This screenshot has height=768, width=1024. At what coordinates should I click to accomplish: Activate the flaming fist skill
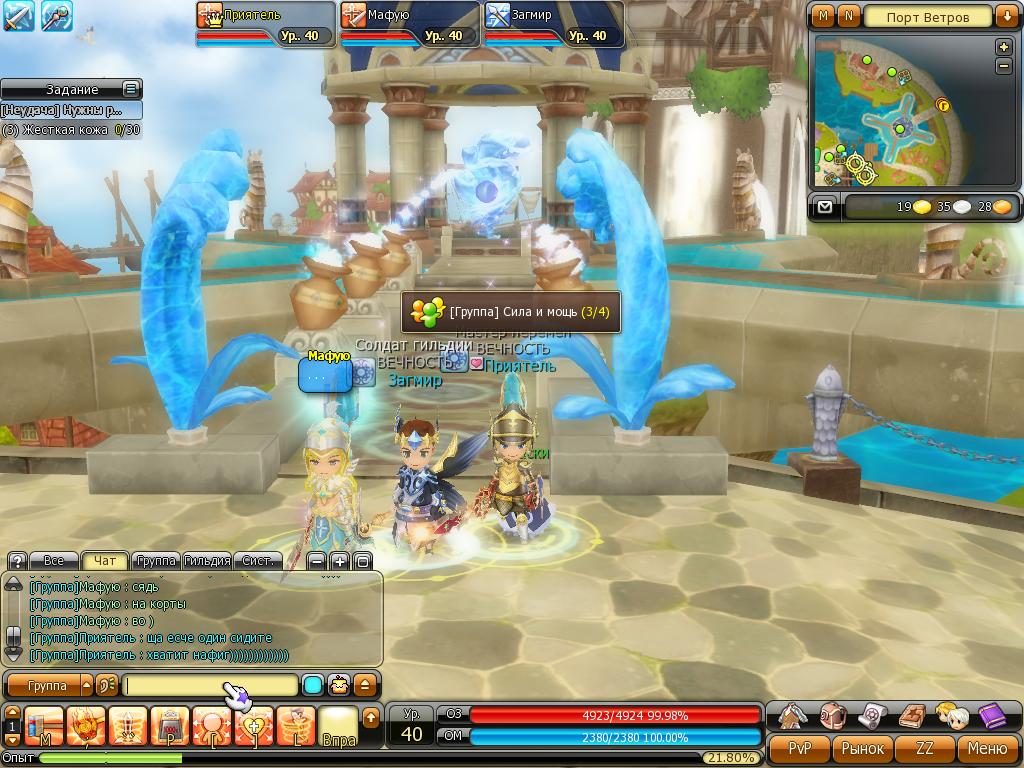[x=86, y=725]
